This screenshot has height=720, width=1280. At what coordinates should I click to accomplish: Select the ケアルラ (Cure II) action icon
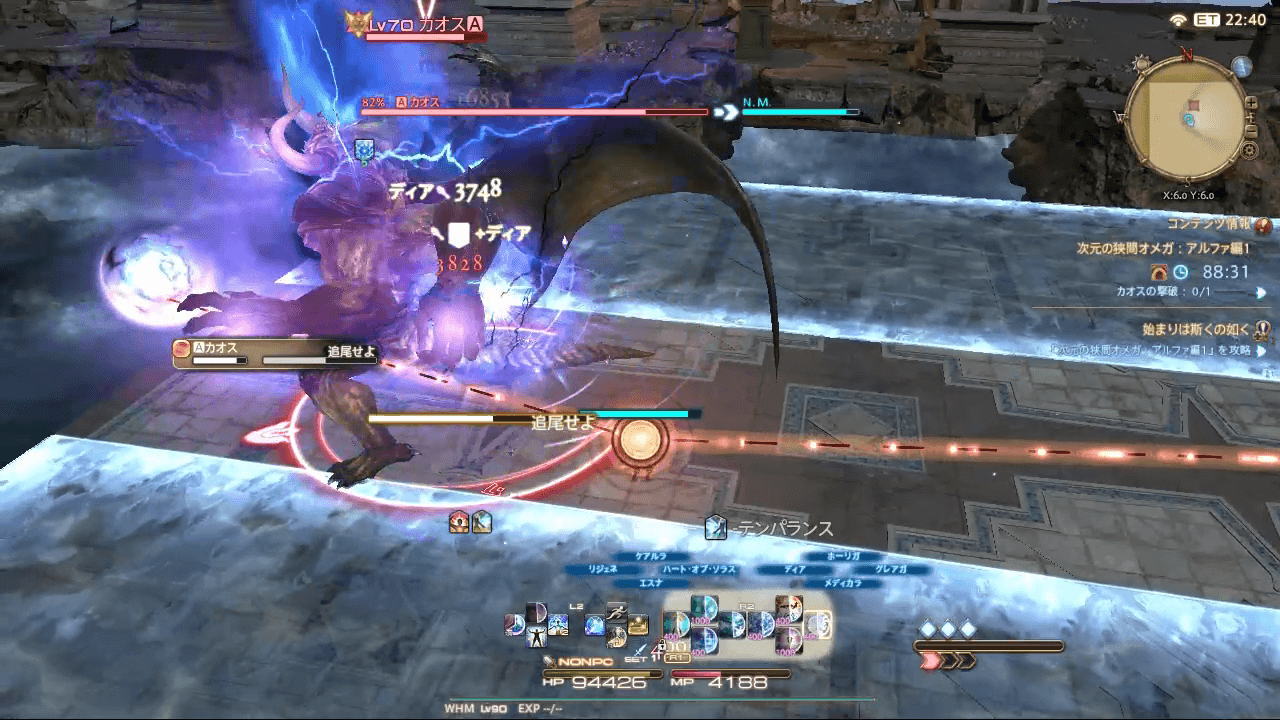(x=703, y=606)
